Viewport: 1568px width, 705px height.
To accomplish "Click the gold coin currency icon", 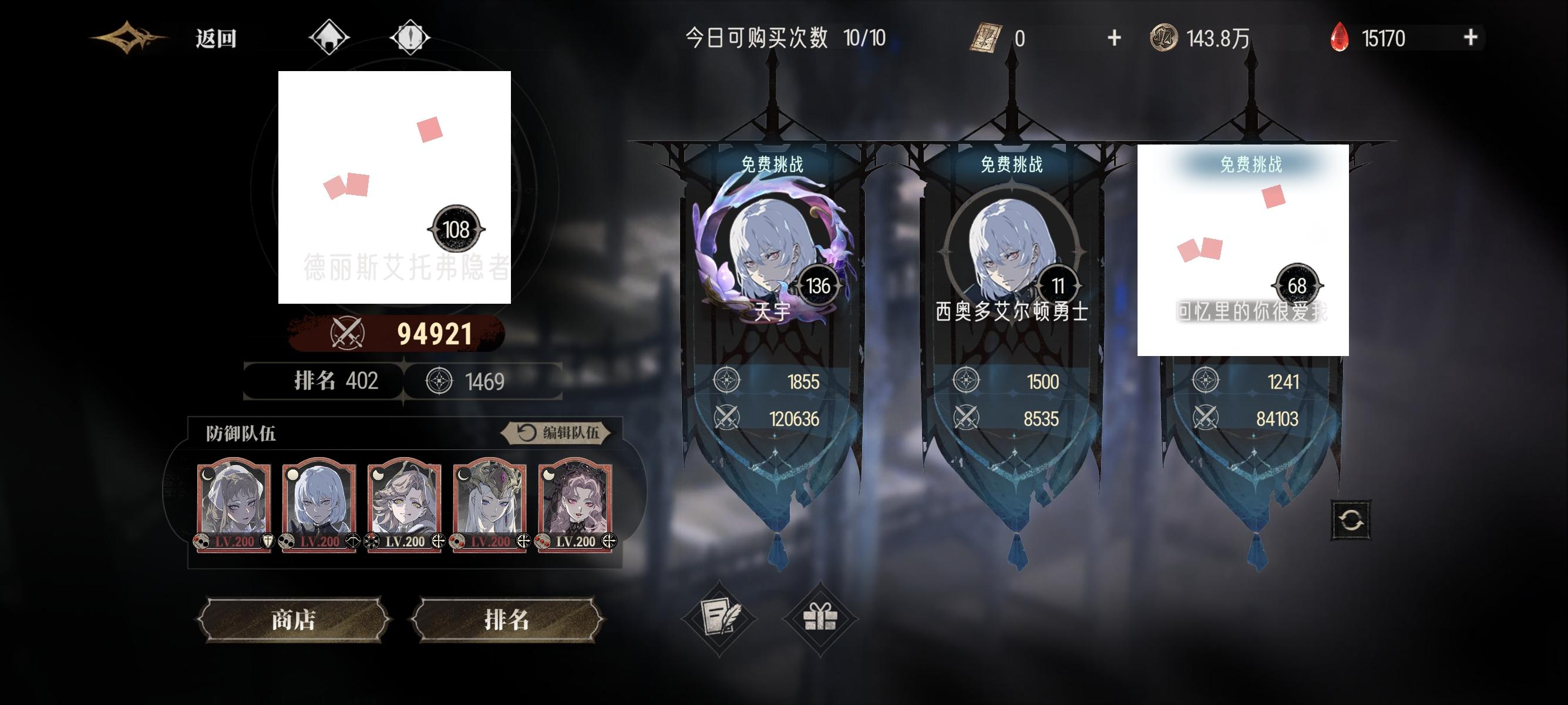I will (1165, 38).
